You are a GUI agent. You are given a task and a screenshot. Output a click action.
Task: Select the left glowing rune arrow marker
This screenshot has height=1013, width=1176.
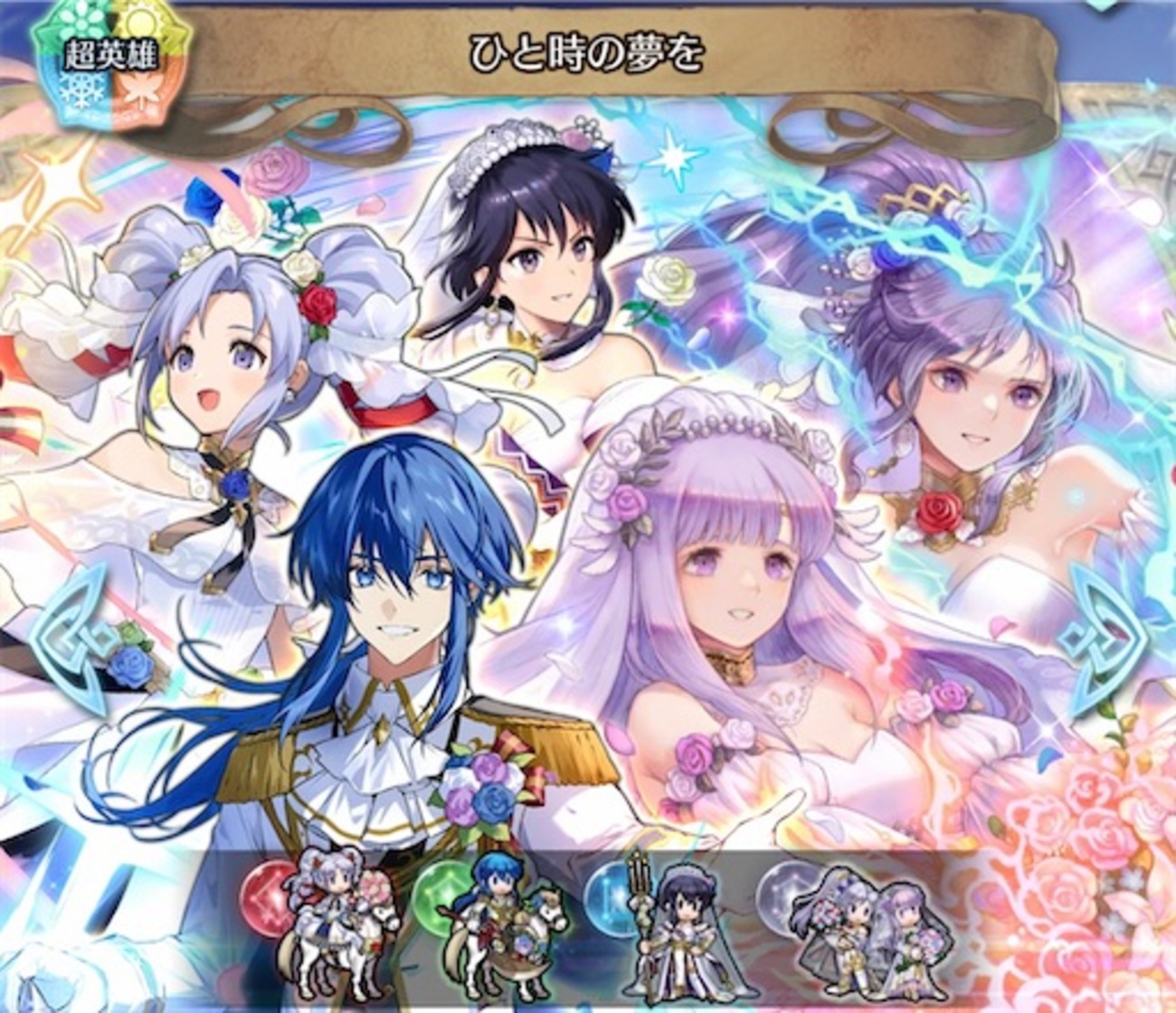click(x=65, y=633)
